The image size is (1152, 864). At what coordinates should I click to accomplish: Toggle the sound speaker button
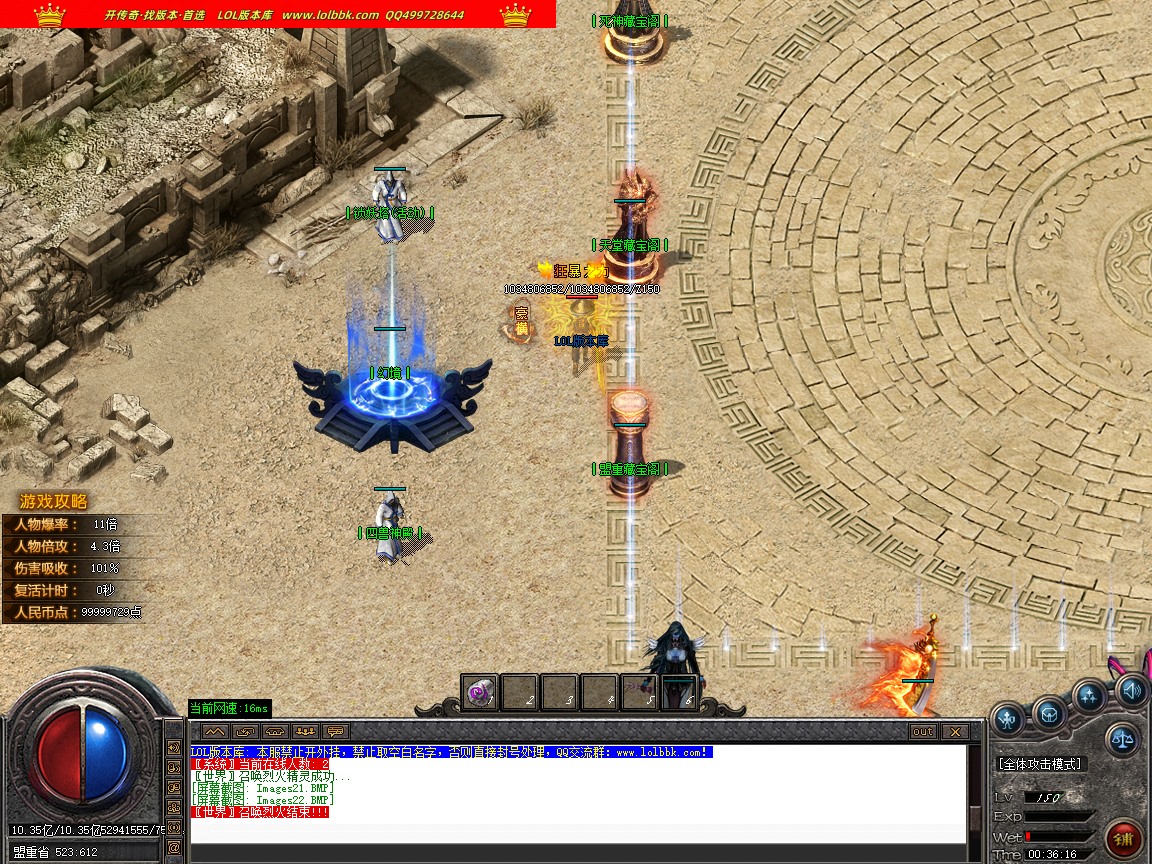pos(1131,689)
